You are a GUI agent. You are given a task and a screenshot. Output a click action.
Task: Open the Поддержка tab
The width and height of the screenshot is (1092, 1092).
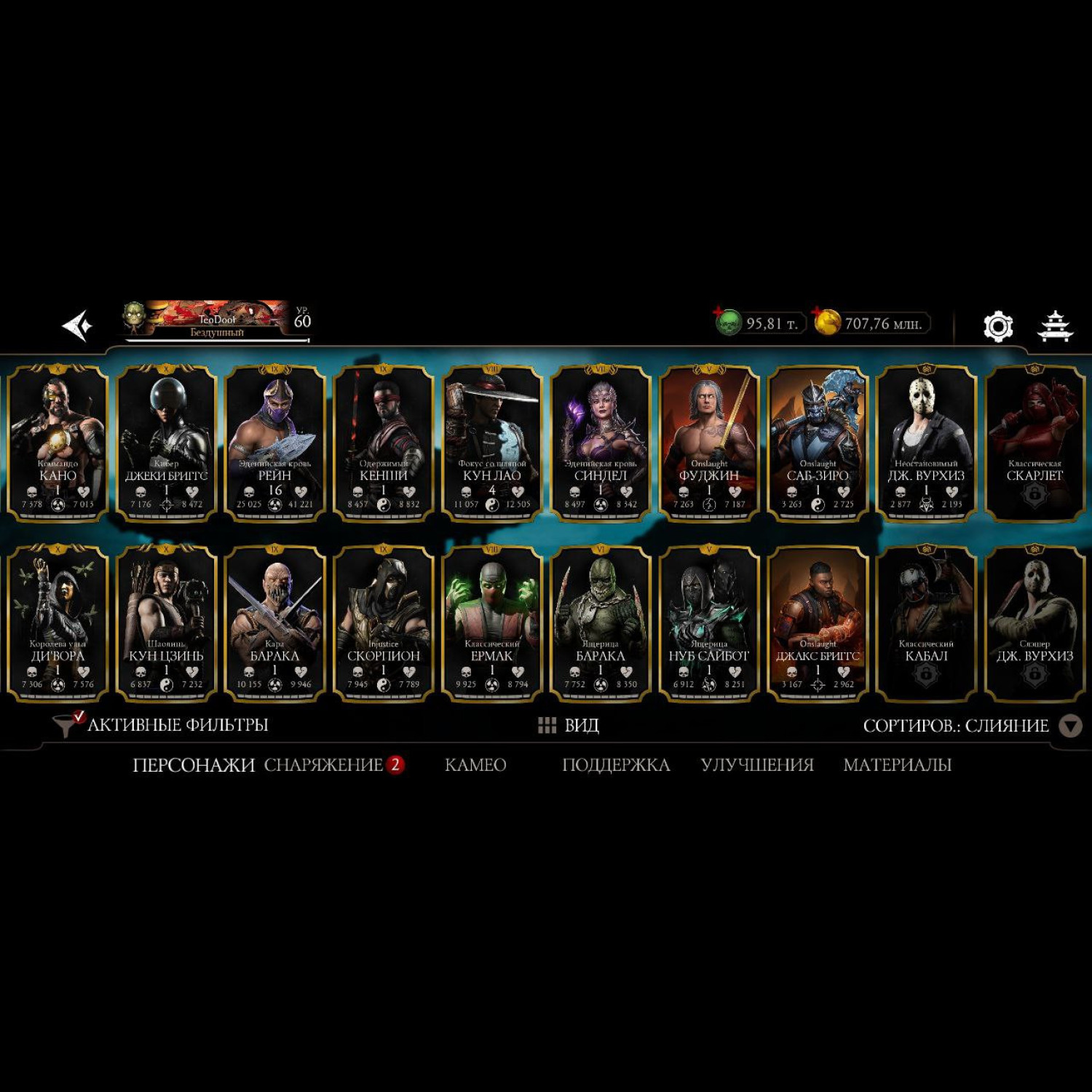pyautogui.click(x=616, y=764)
